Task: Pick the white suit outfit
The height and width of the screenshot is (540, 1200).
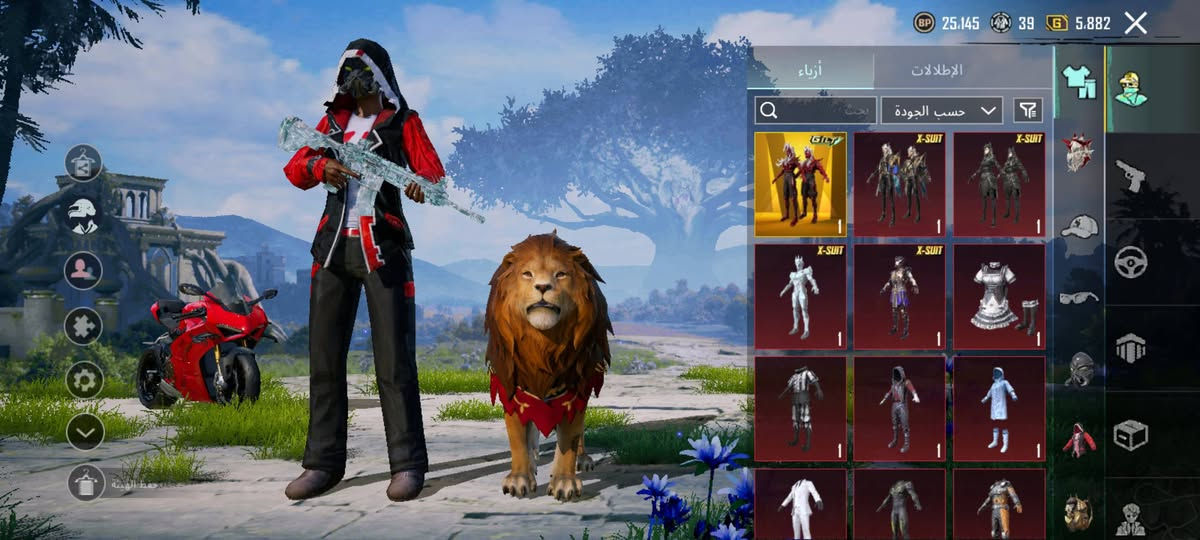Action: tap(800, 505)
